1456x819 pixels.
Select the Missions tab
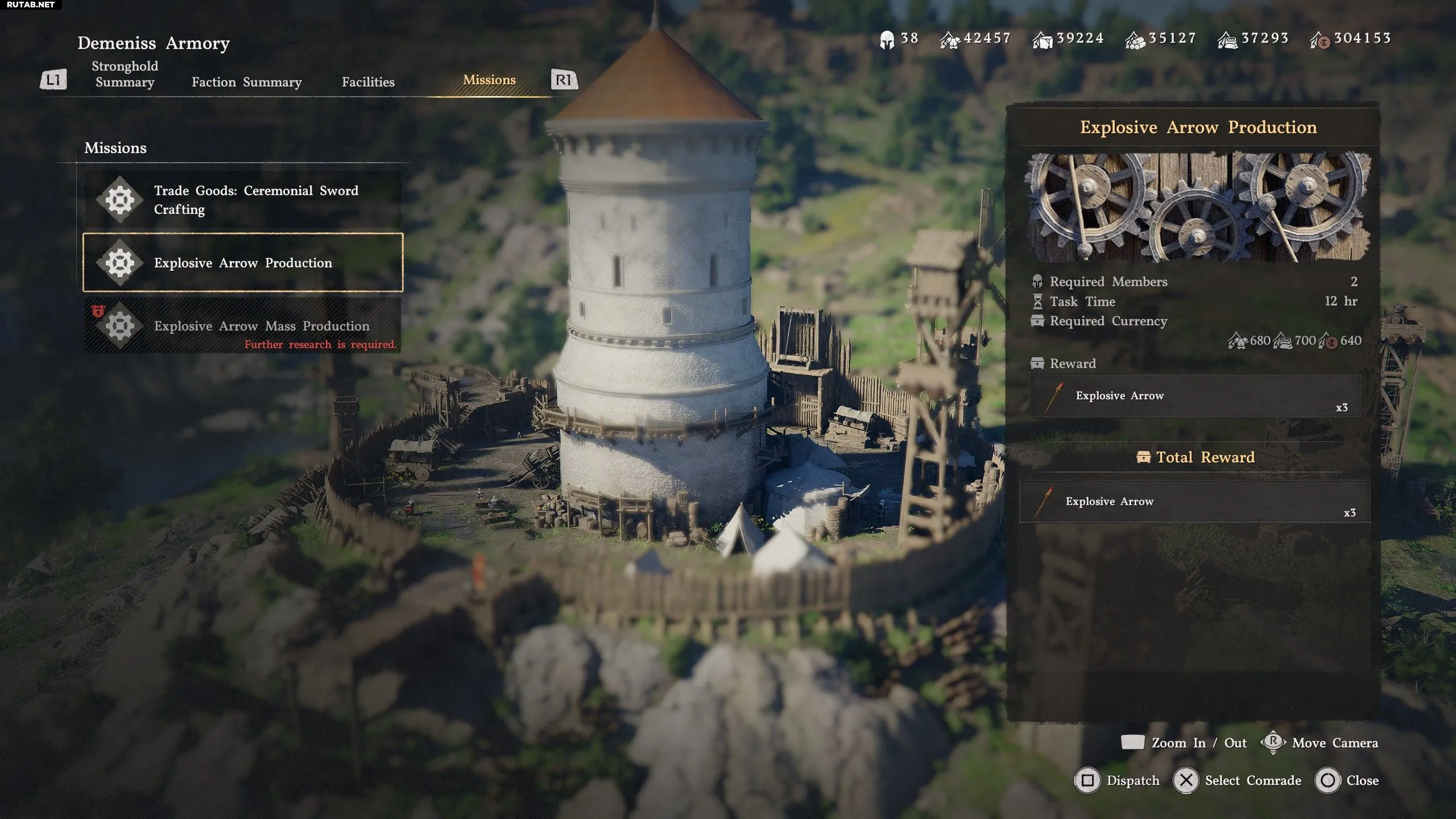489,80
